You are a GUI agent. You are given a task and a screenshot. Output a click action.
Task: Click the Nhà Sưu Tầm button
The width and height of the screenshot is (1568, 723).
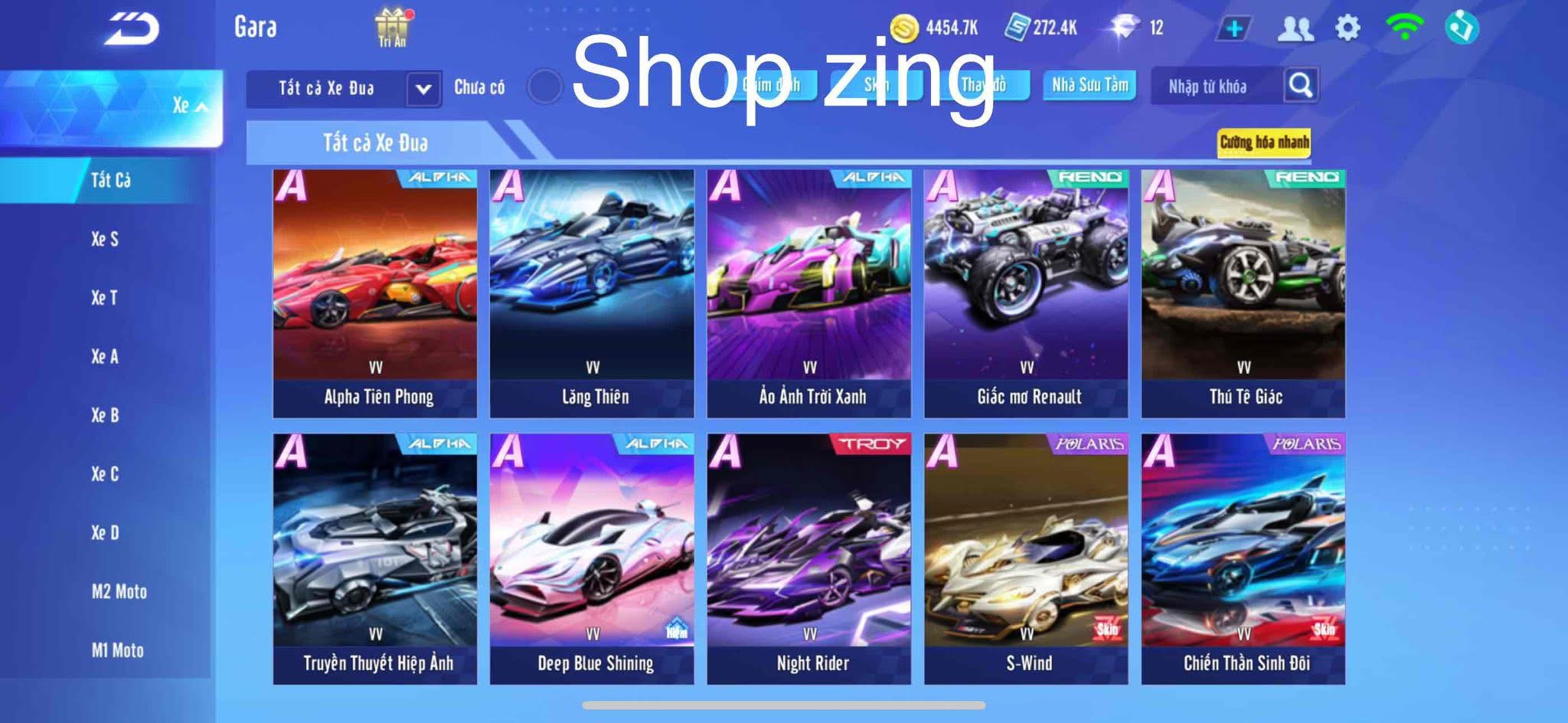tap(1090, 86)
